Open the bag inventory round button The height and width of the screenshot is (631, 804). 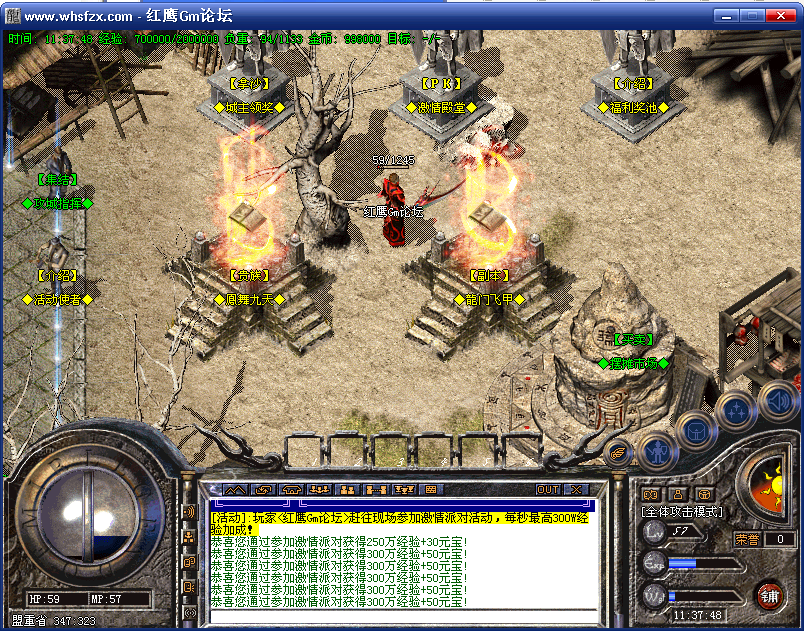click(x=695, y=430)
